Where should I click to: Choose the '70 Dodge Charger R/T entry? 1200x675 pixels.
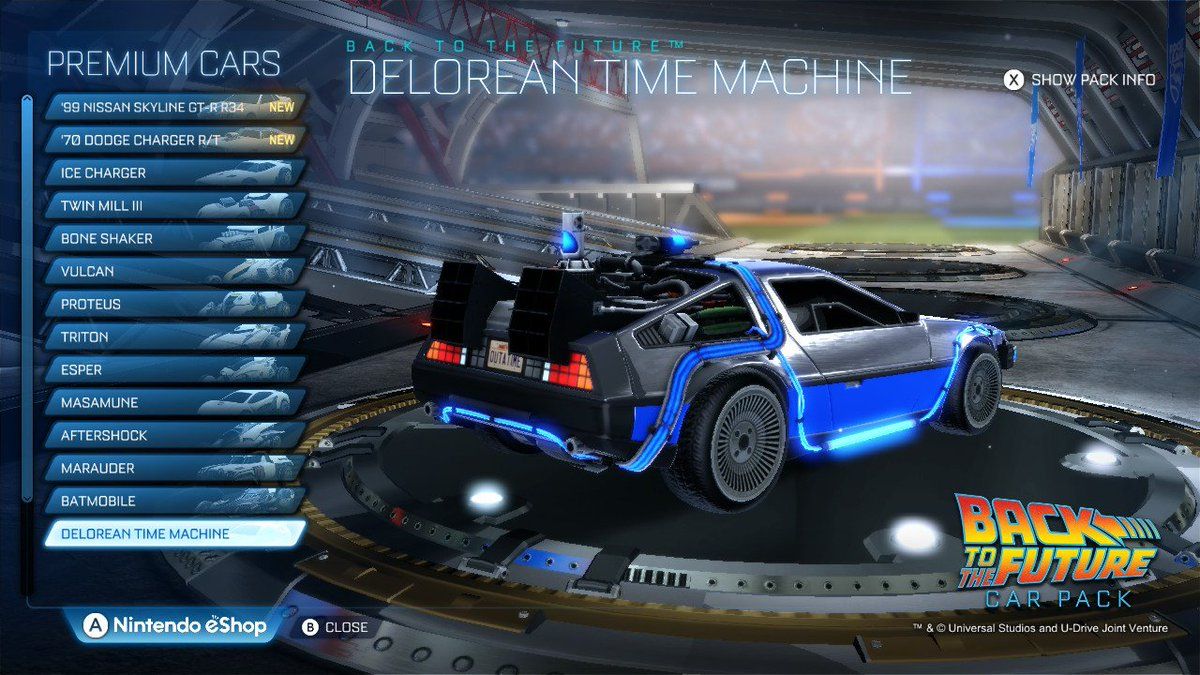pos(172,140)
